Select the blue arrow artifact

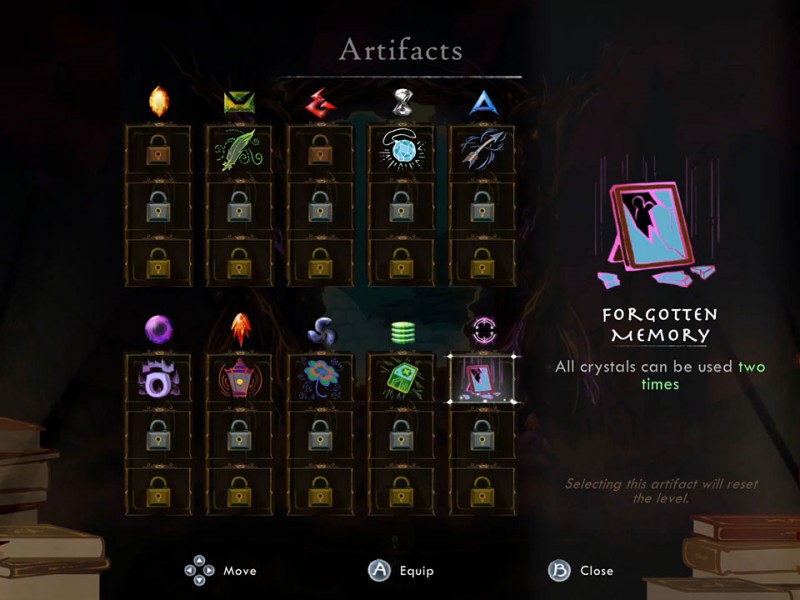482,150
